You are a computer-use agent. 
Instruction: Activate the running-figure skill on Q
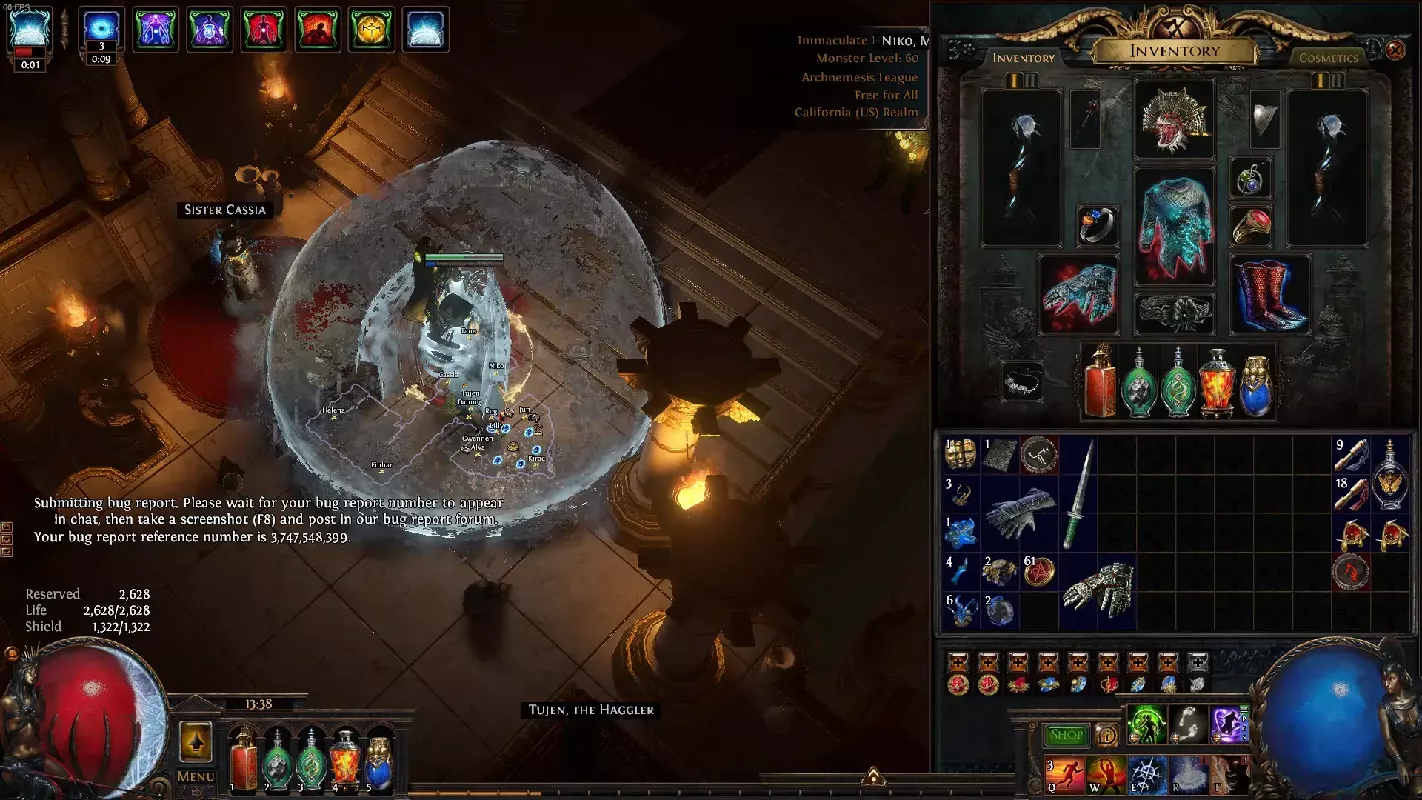tap(1064, 775)
